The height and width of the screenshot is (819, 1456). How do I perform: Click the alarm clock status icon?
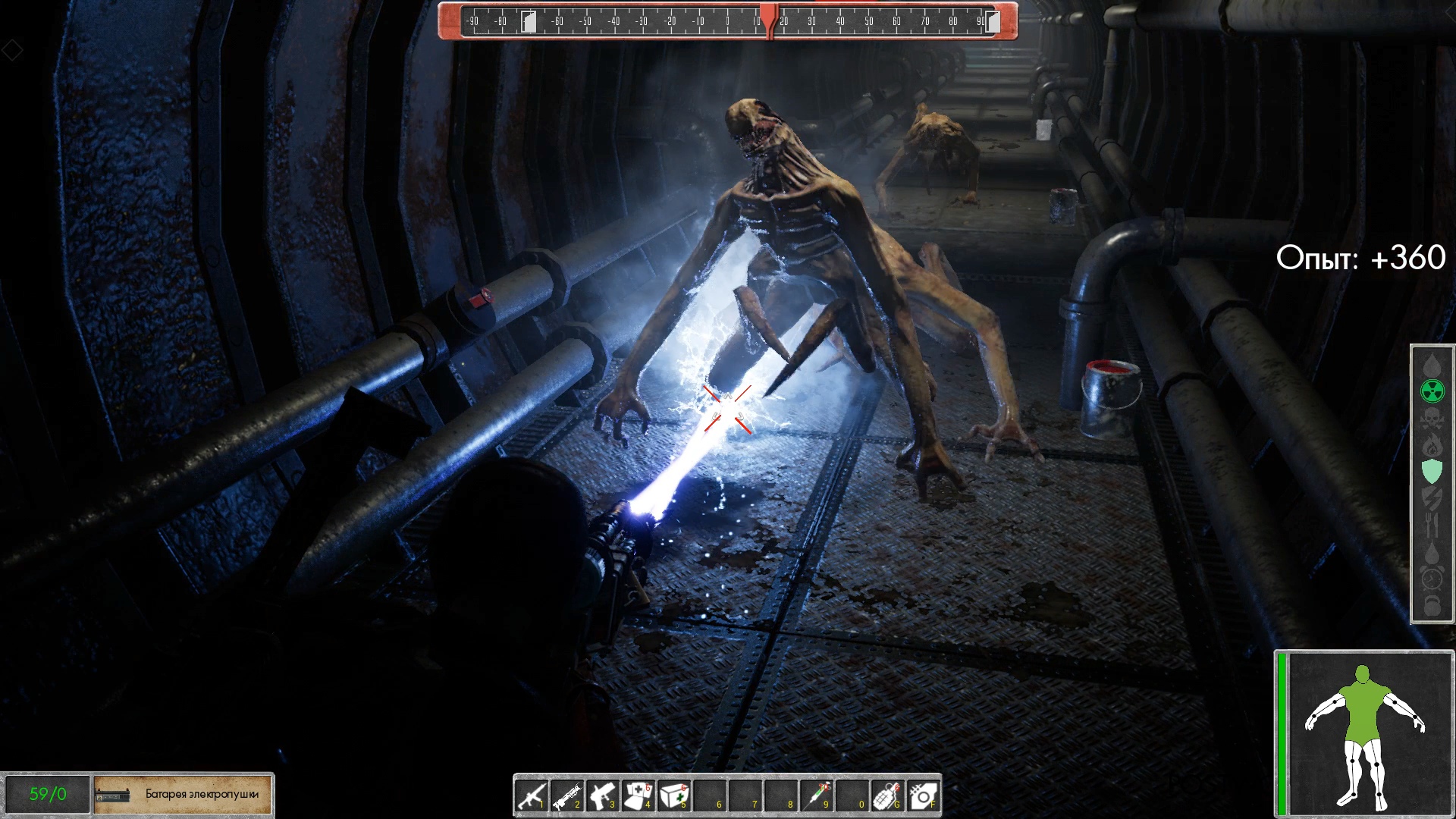click(x=1432, y=579)
